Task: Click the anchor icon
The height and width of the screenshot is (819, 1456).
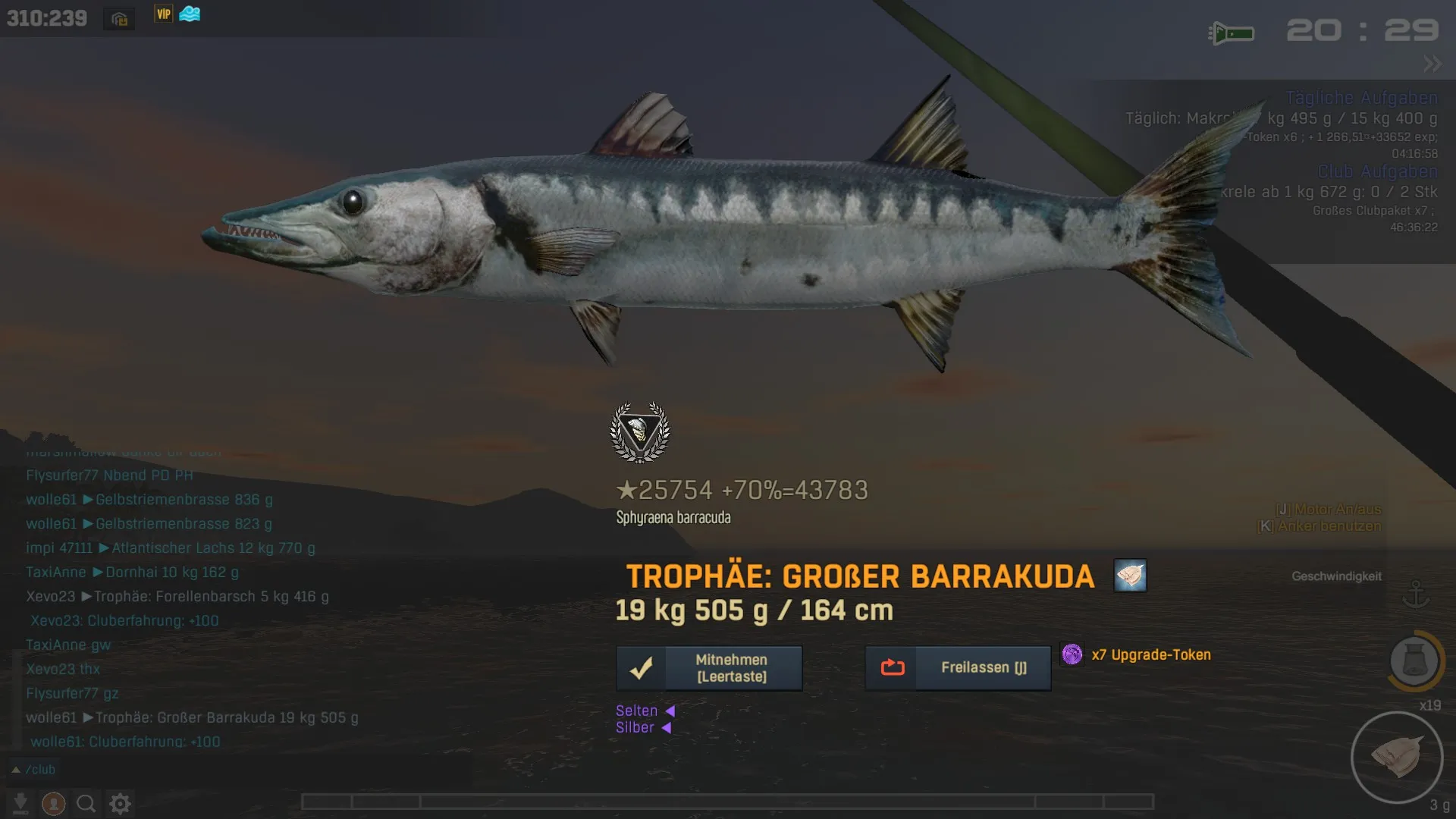Action: pos(1415,595)
